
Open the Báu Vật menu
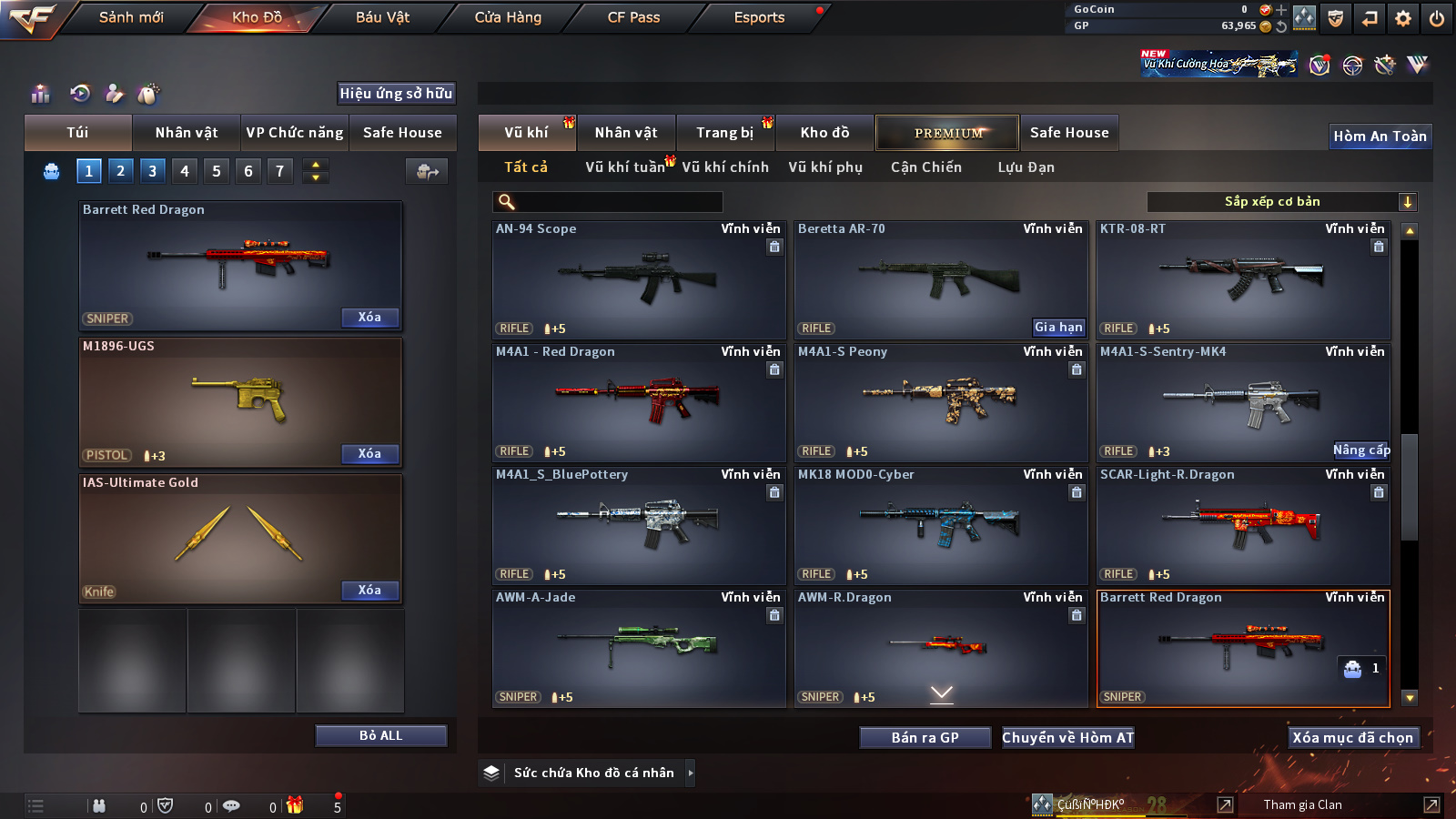[382, 17]
